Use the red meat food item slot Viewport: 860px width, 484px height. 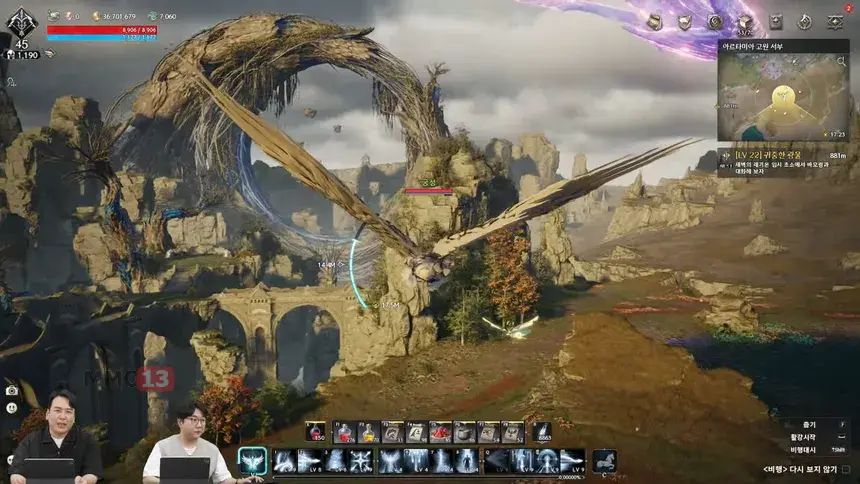(x=440, y=432)
